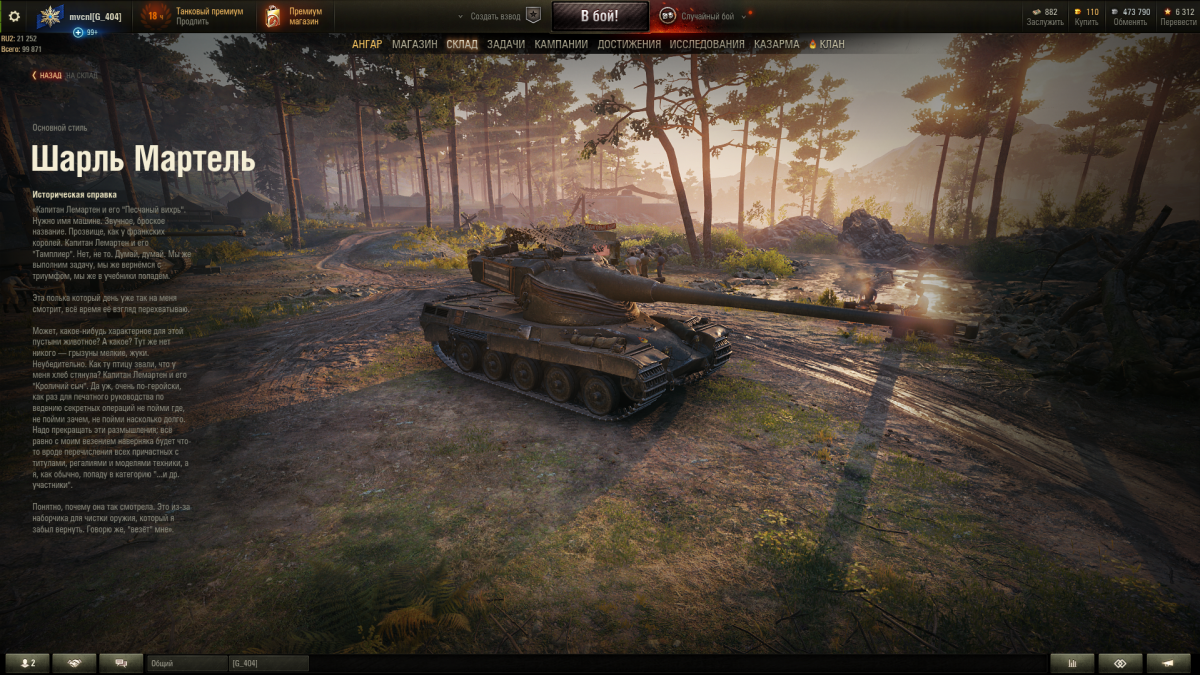The width and height of the screenshot is (1200, 675).
Task: Show the "ДОСТИЖЕНИЯ" tab
Action: tap(629, 44)
